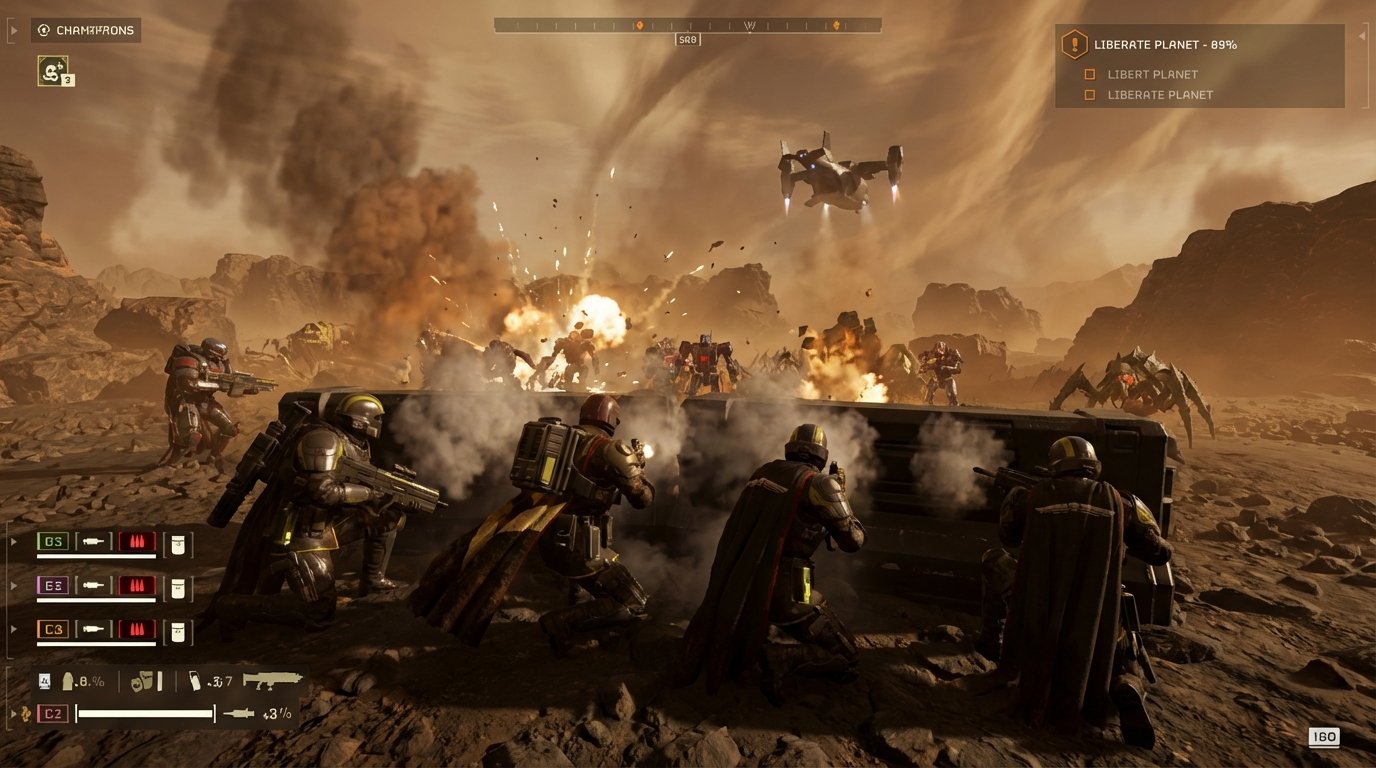Click the stim syringe icon next to player C2
The width and height of the screenshot is (1376, 768).
(x=237, y=714)
